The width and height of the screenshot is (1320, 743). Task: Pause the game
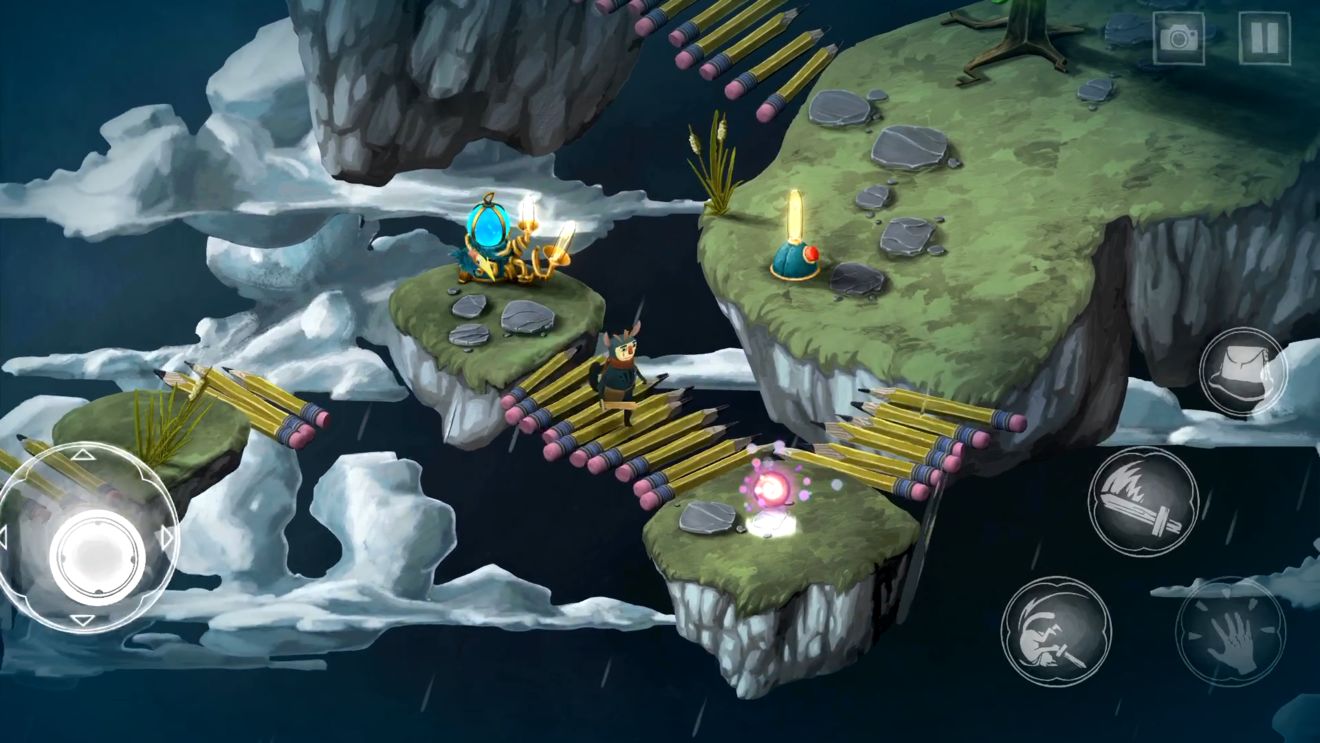[x=1264, y=38]
